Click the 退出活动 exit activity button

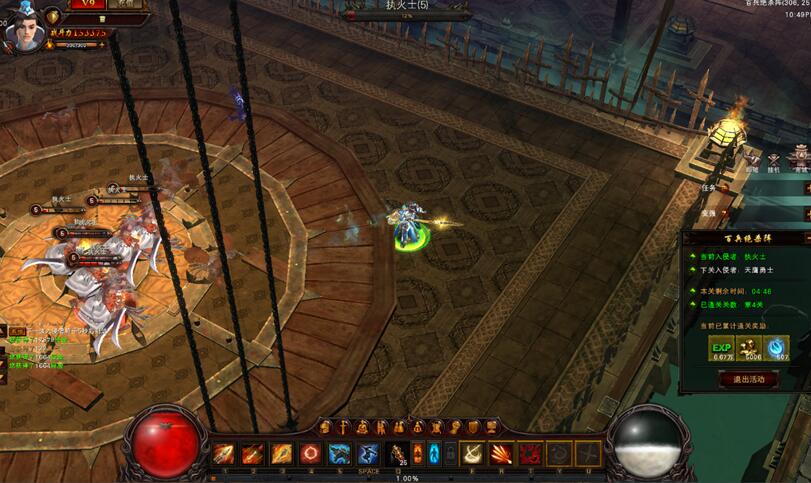[x=748, y=379]
